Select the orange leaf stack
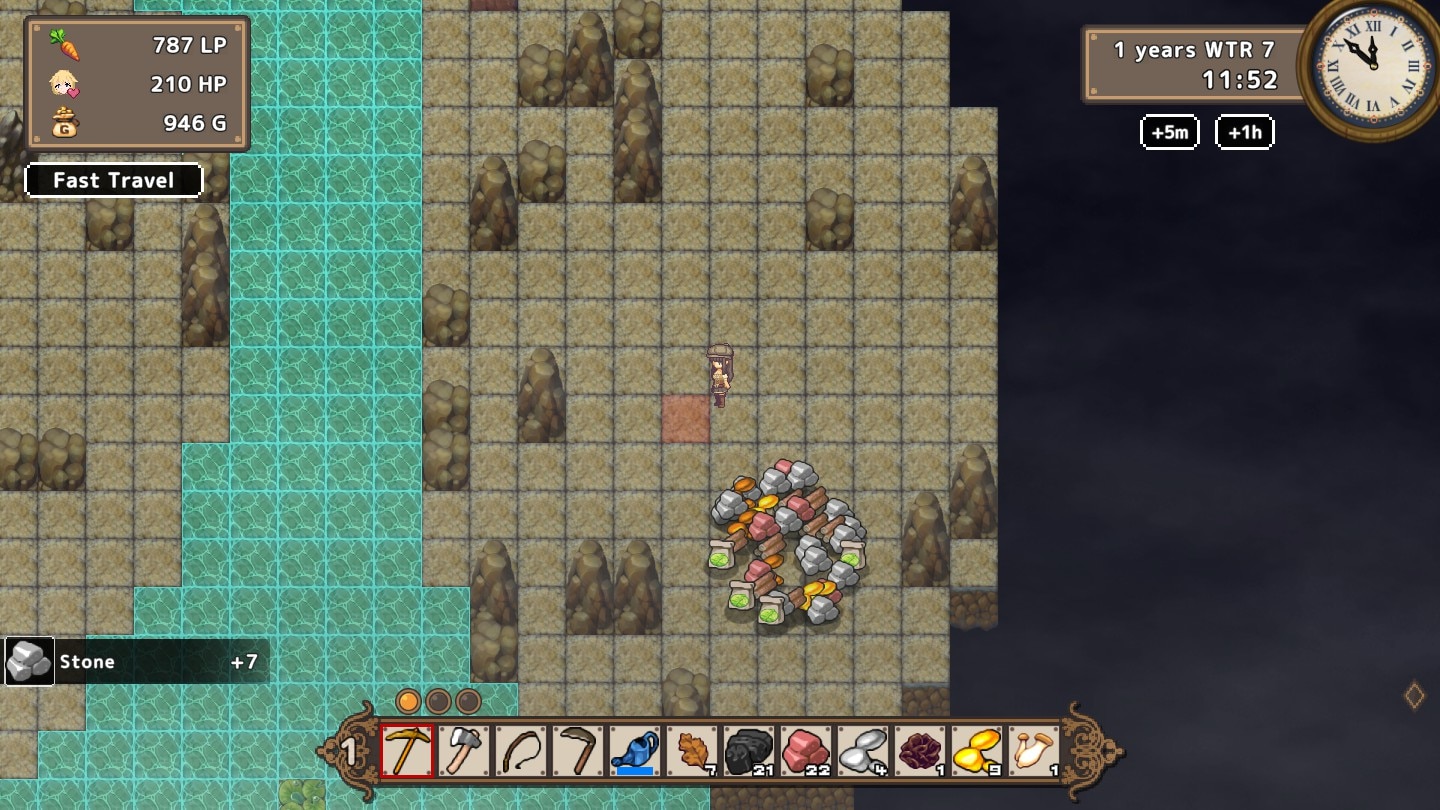 coord(692,750)
